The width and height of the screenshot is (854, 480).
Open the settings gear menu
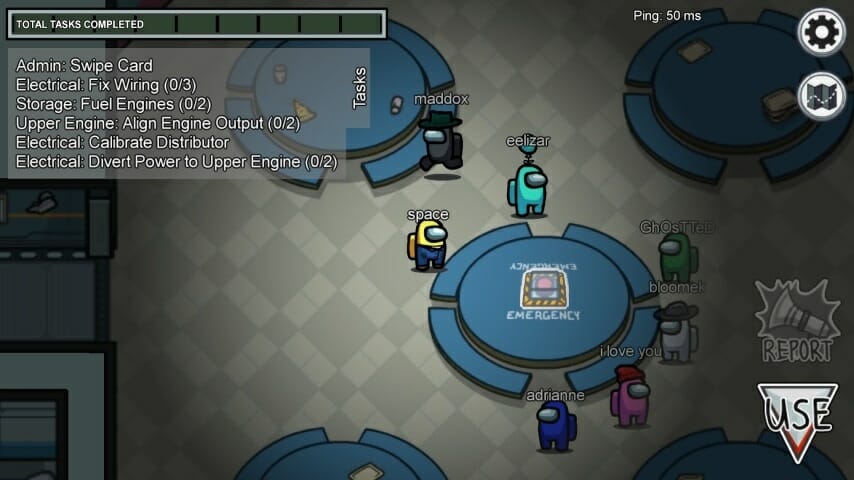(x=821, y=32)
